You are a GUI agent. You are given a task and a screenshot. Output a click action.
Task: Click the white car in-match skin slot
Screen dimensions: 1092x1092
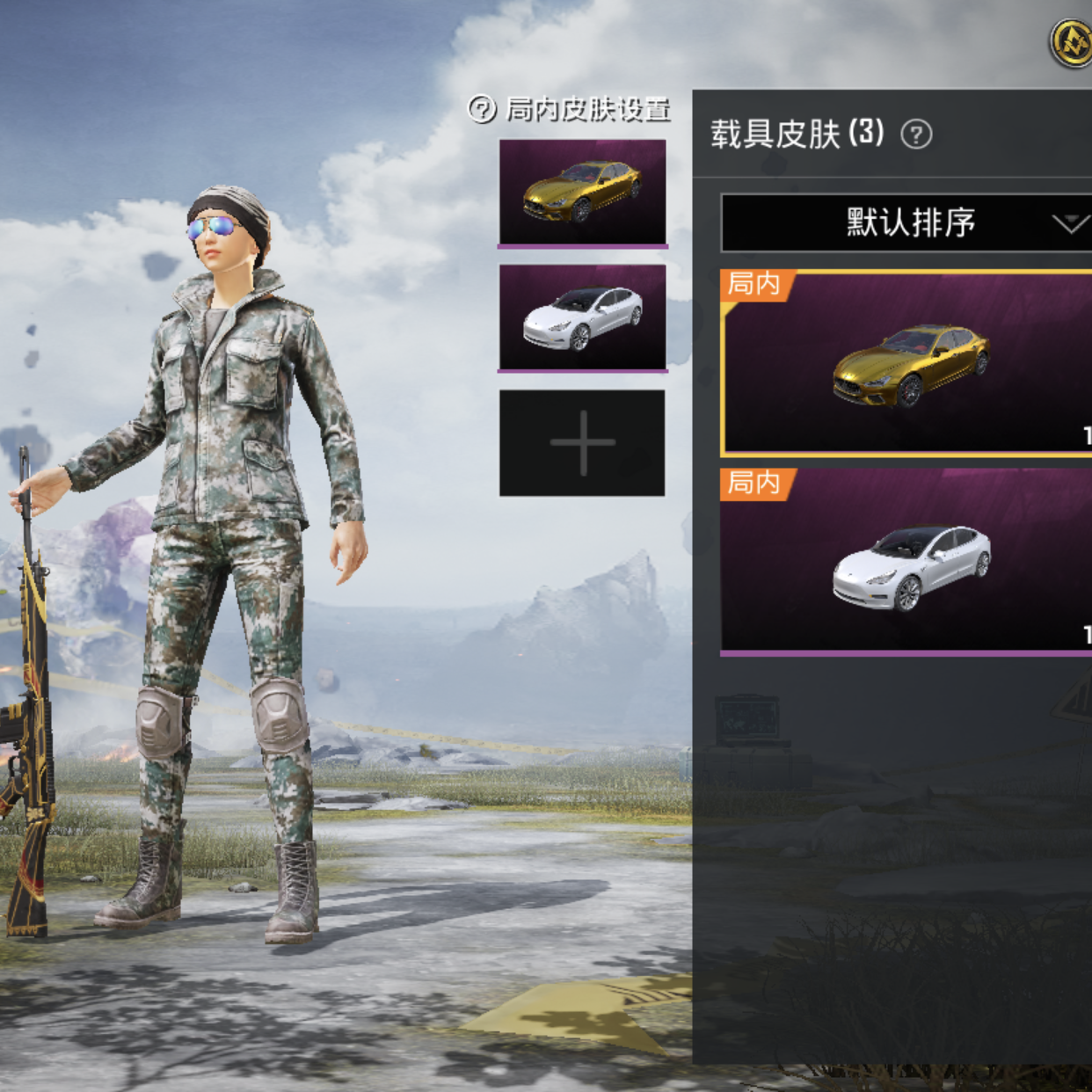[582, 317]
